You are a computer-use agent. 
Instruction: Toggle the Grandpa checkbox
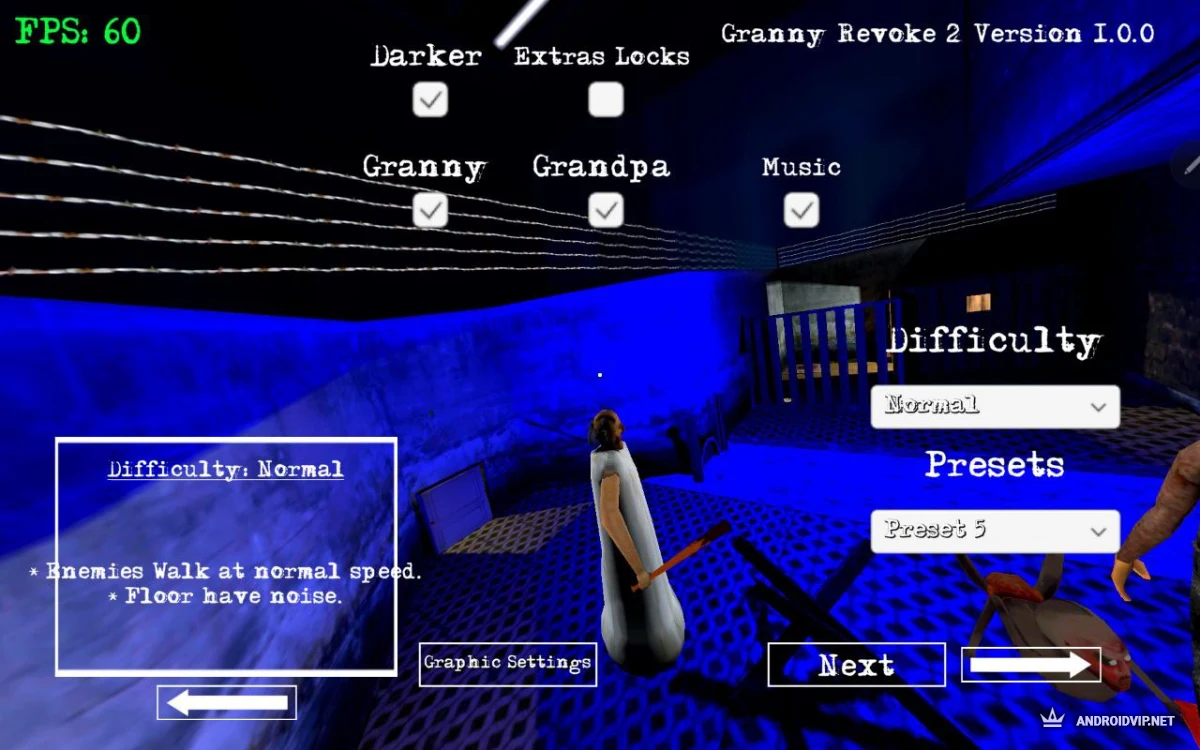point(605,210)
